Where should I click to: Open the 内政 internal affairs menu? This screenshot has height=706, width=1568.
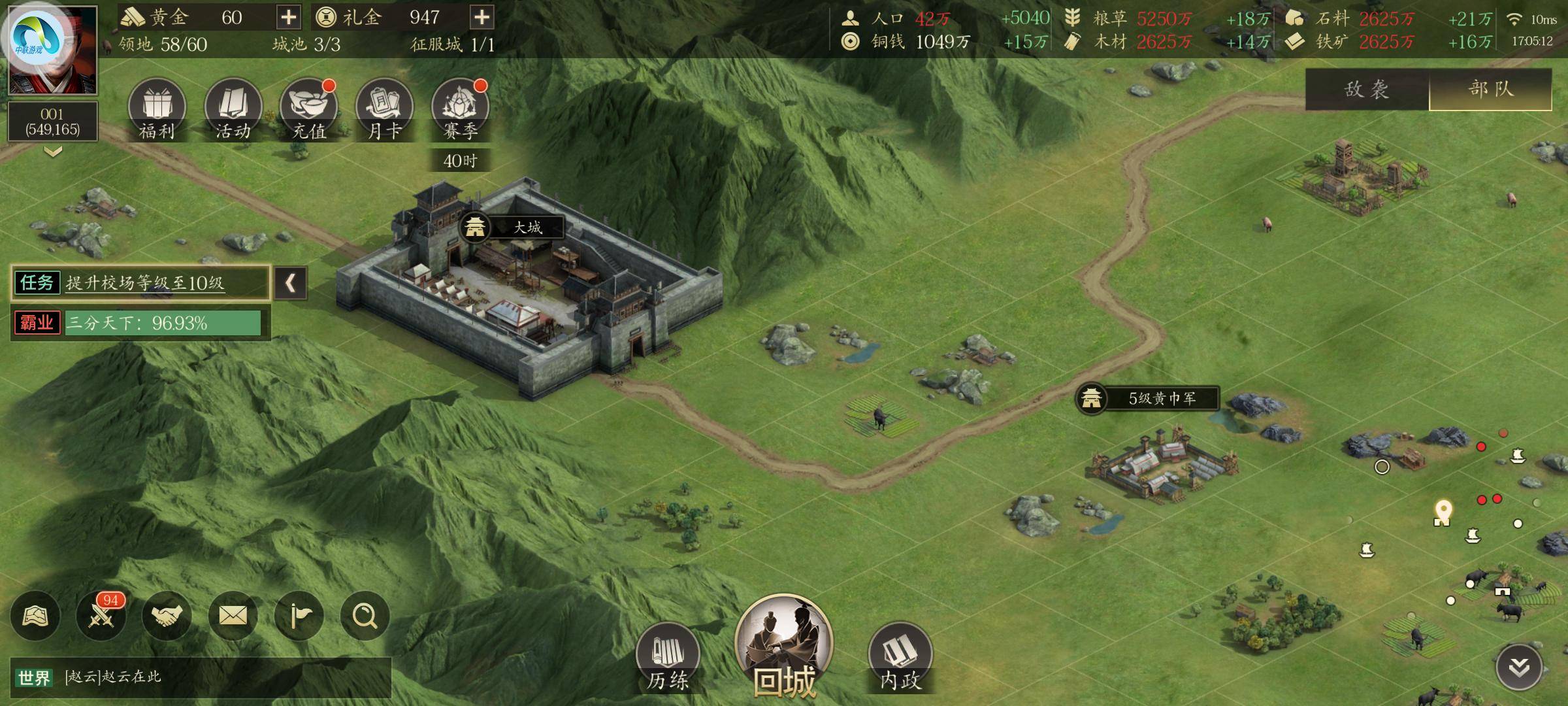pyautogui.click(x=900, y=657)
